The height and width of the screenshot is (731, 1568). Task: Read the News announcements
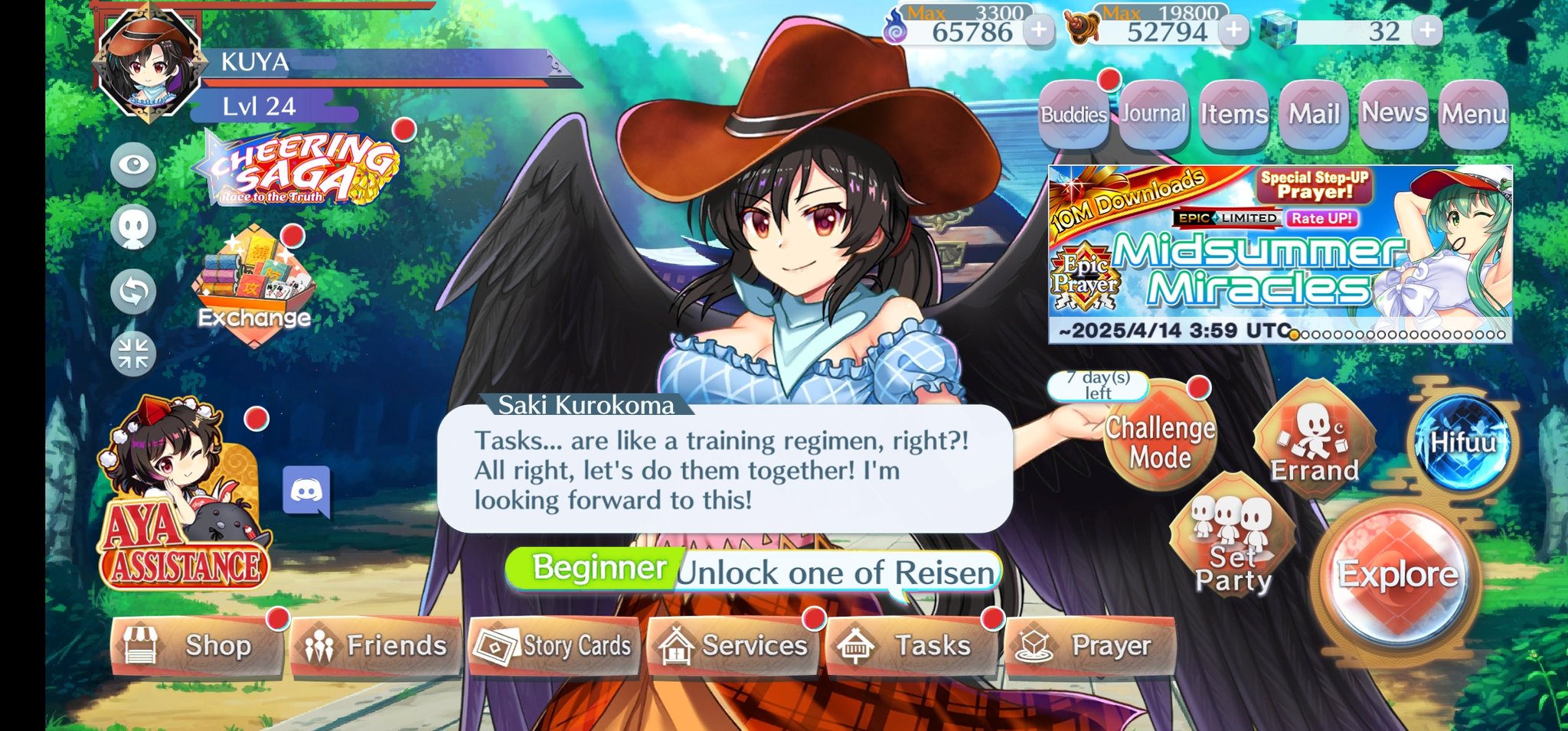(x=1393, y=115)
